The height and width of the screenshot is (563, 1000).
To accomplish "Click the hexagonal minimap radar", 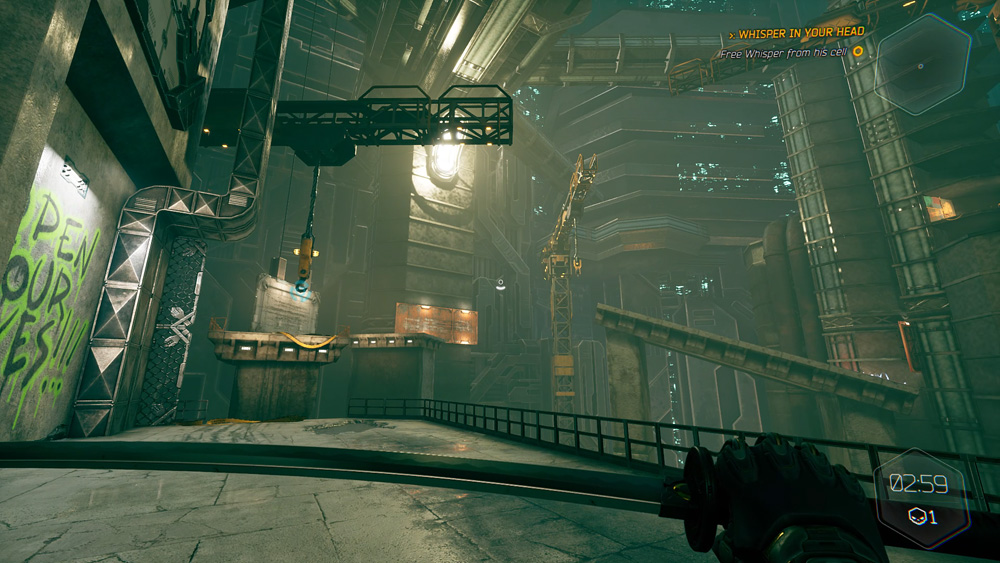I will click(x=922, y=65).
